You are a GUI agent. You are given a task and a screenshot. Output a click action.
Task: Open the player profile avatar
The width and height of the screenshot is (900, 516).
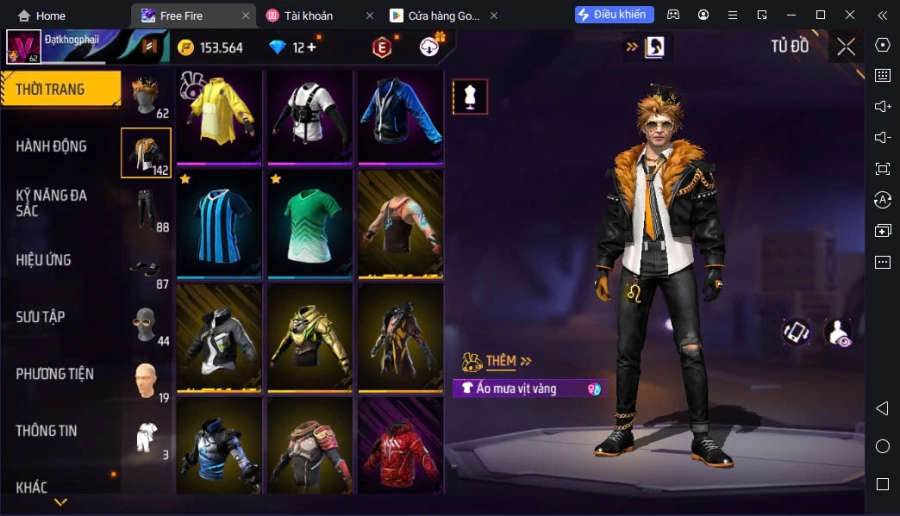pyautogui.click(x=23, y=47)
